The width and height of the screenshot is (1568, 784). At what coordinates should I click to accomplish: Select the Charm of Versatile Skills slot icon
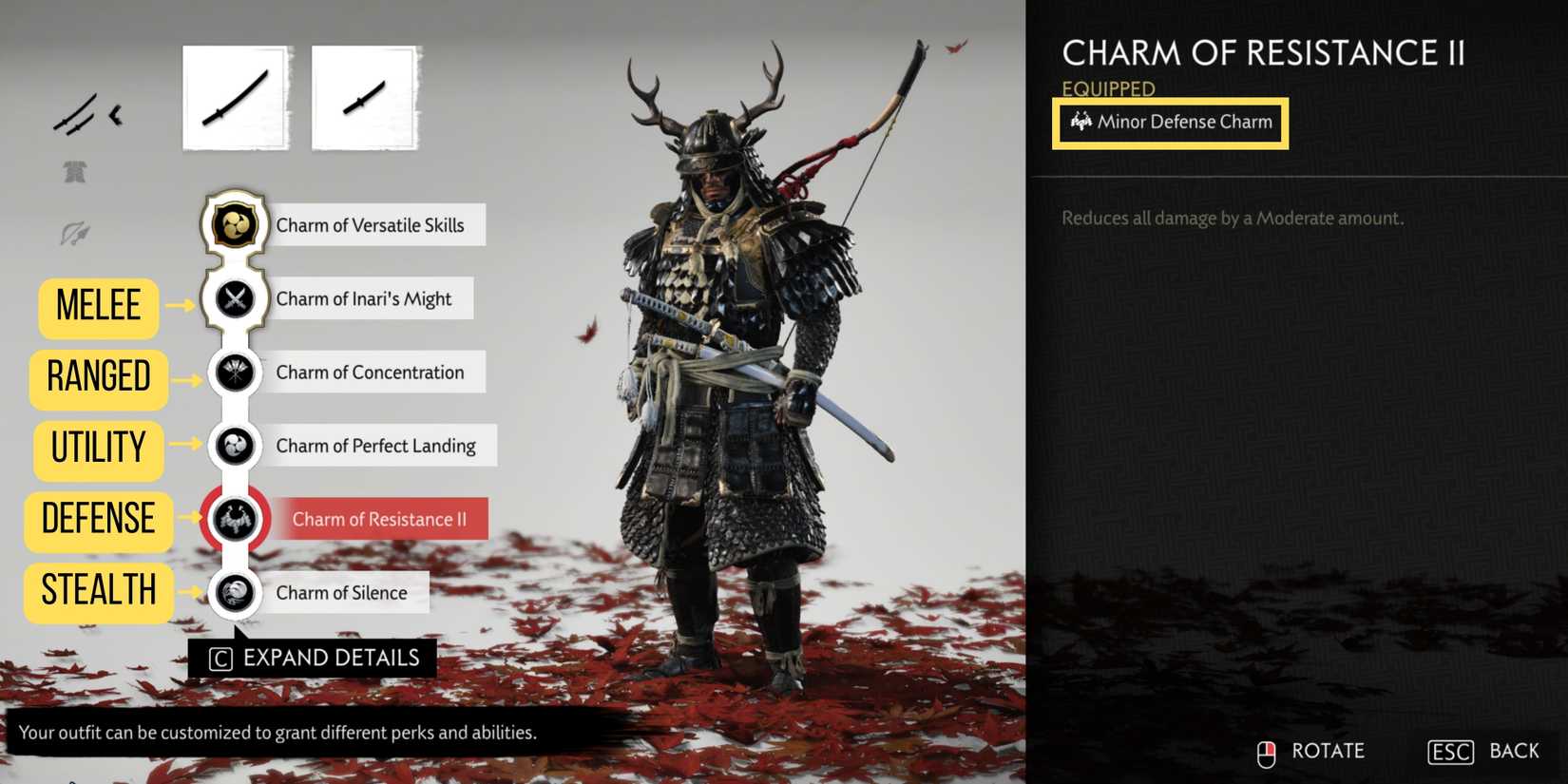coord(235,225)
